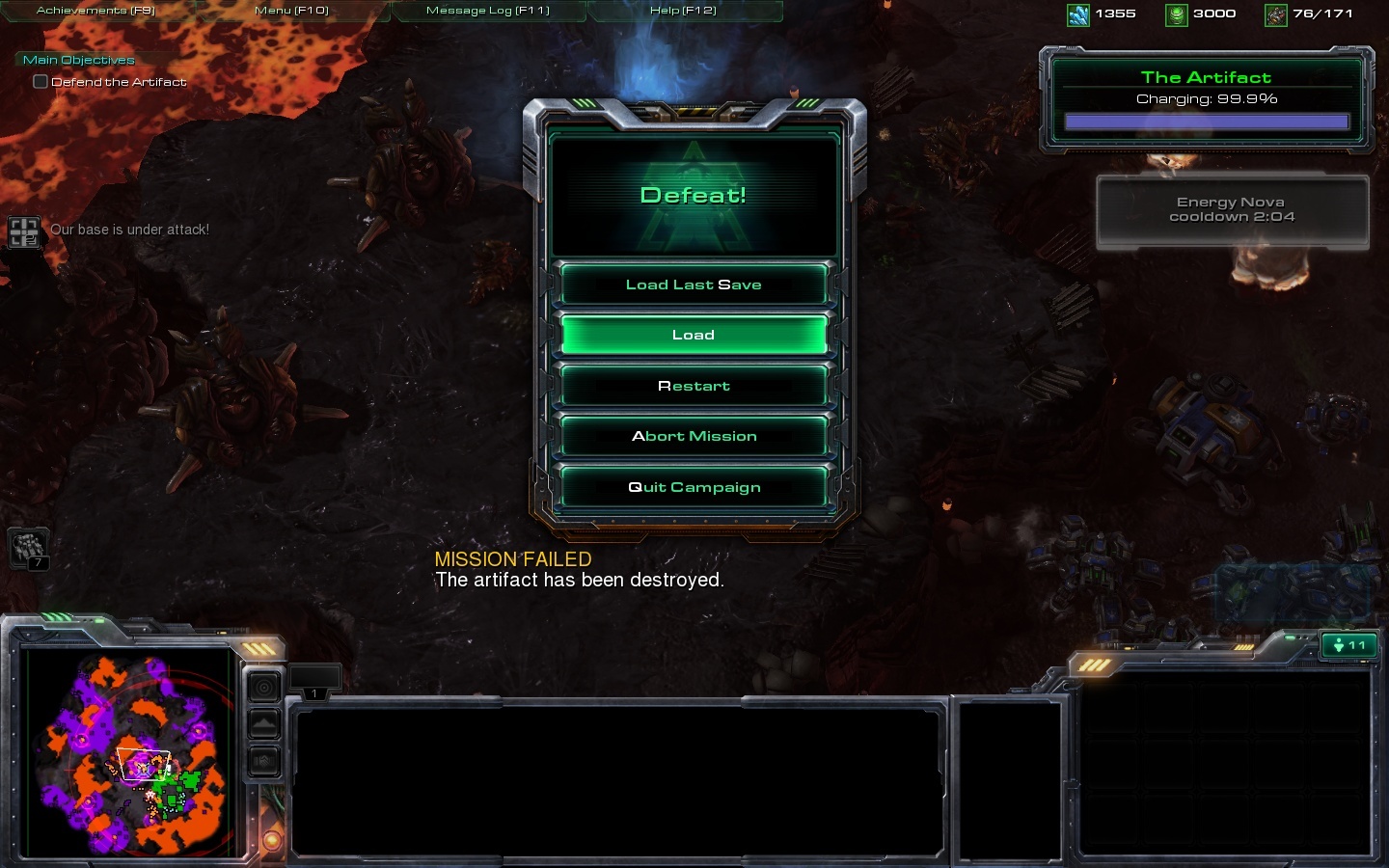
Task: Open Help [F12]
Action: pos(683,11)
